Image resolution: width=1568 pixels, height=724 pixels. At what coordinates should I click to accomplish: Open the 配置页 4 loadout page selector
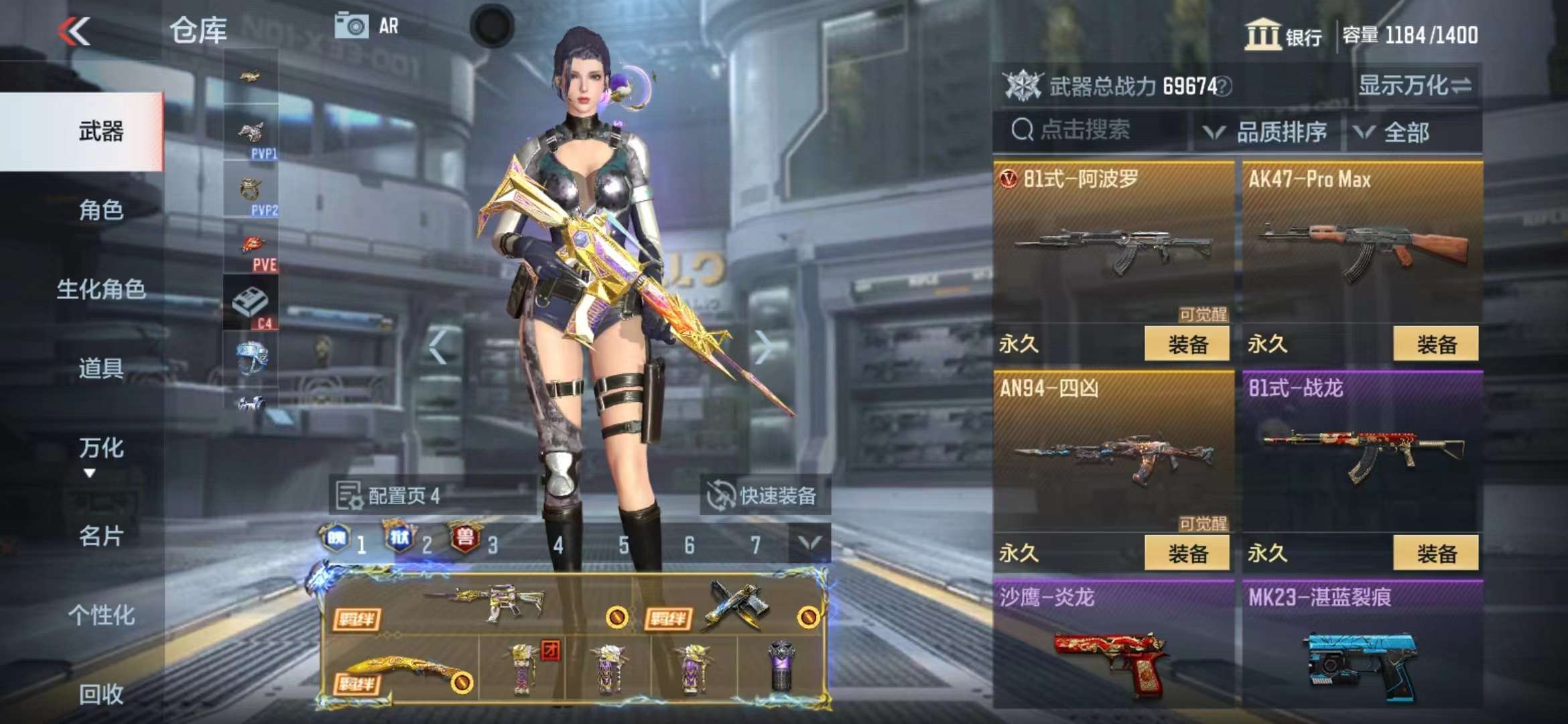pyautogui.click(x=390, y=496)
